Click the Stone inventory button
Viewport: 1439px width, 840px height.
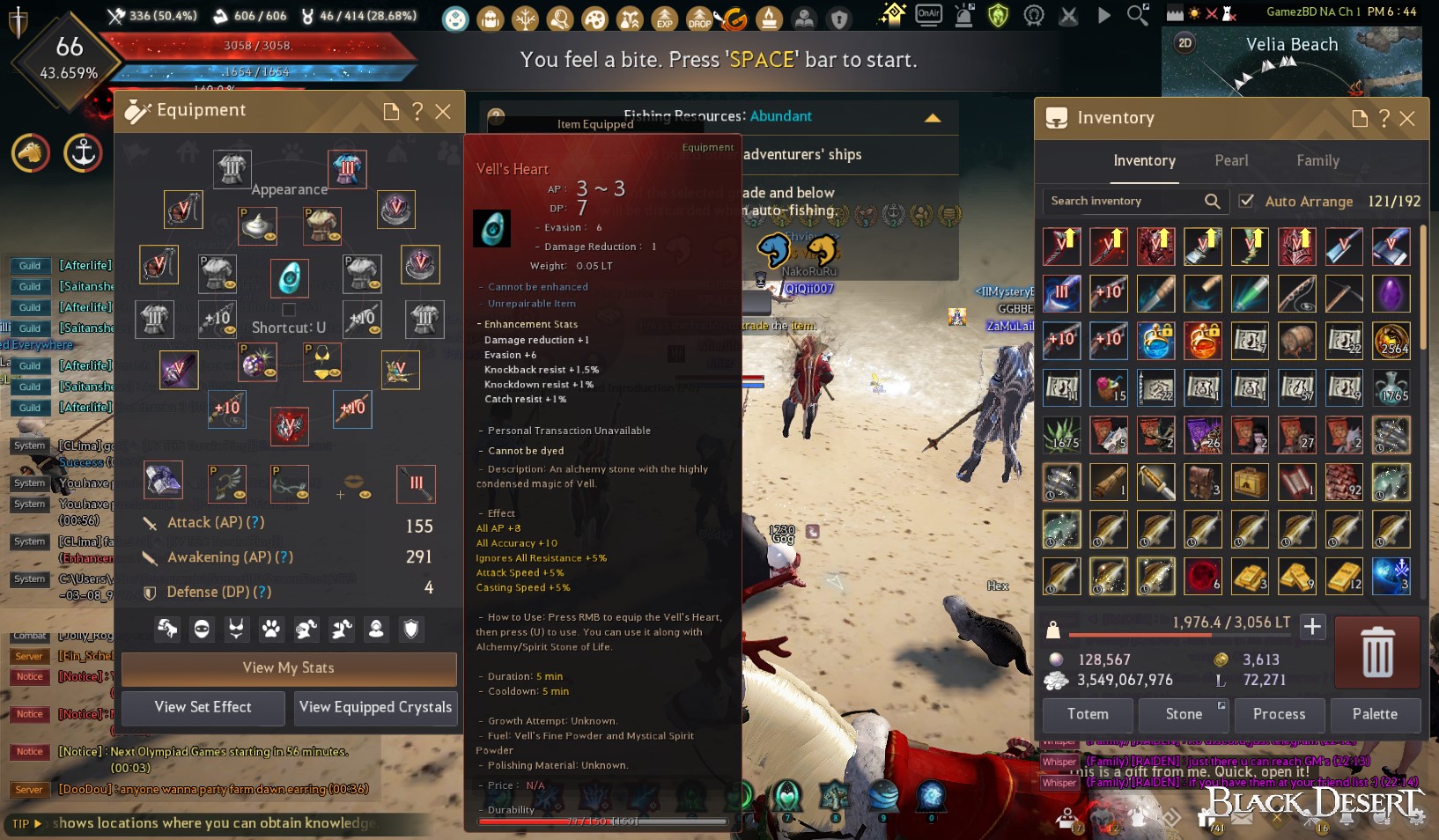tap(1184, 715)
